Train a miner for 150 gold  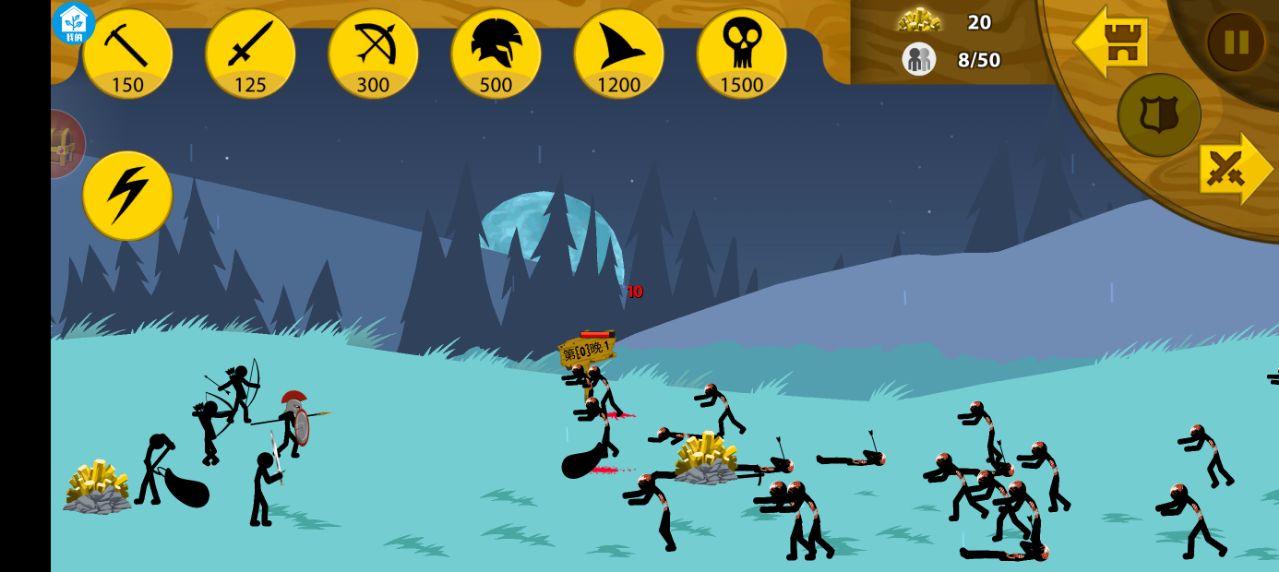[127, 54]
